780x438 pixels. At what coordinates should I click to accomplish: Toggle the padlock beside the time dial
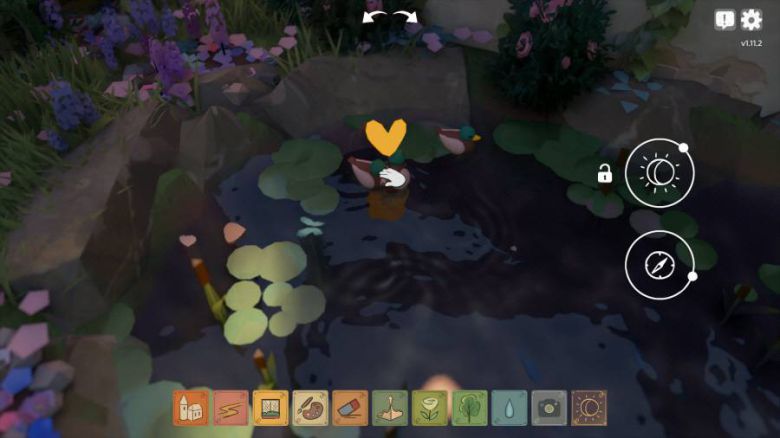coord(605,174)
